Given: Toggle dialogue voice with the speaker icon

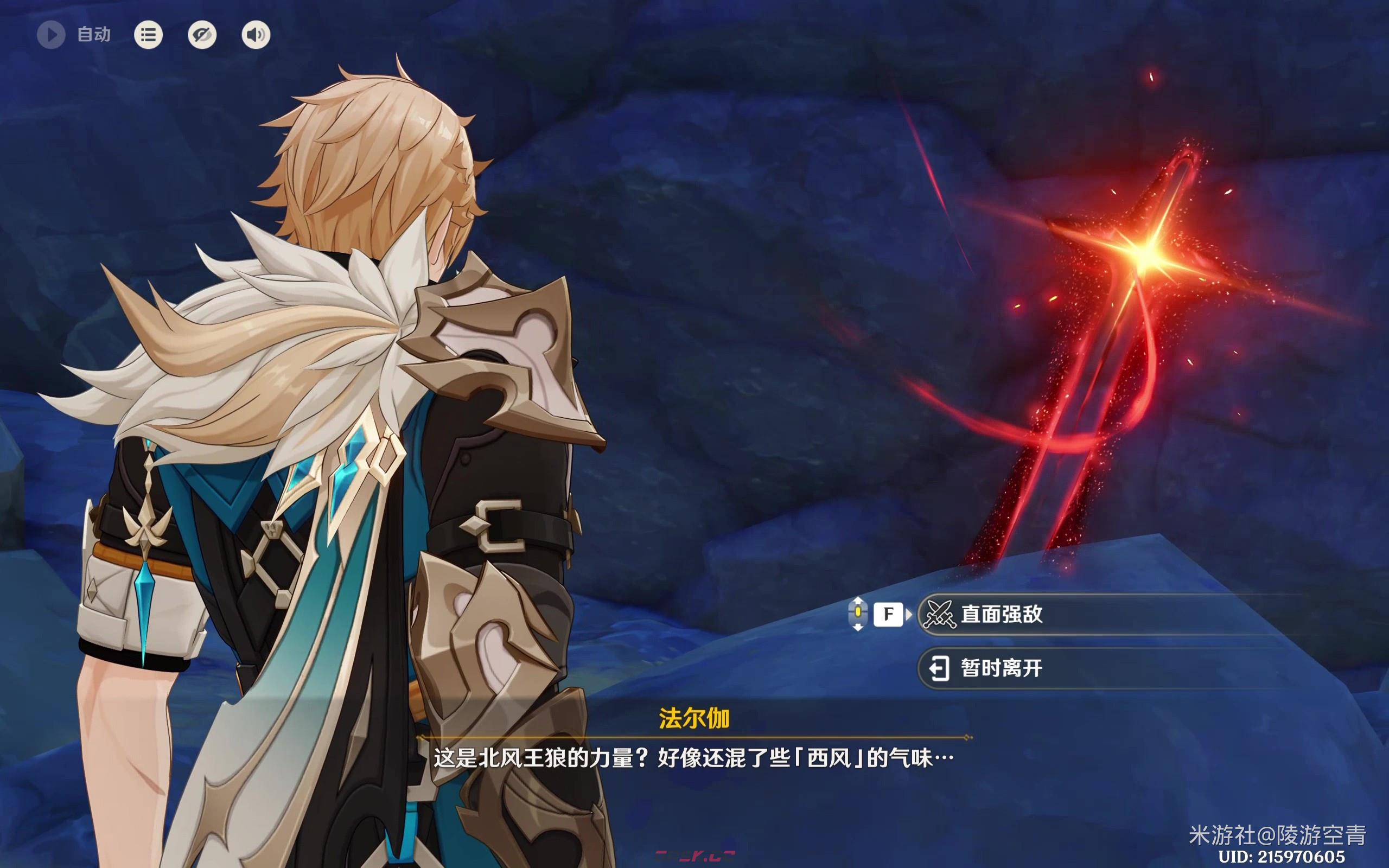Looking at the screenshot, I should pos(256,35).
